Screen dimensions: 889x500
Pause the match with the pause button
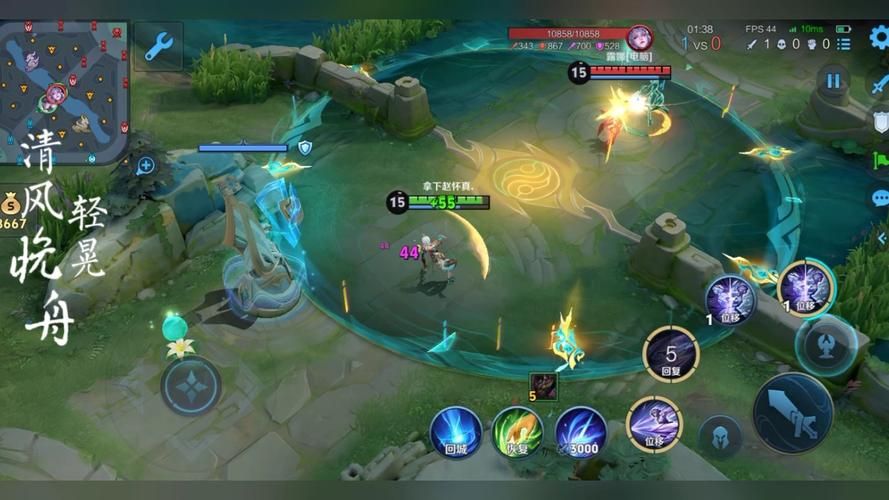pyautogui.click(x=832, y=80)
